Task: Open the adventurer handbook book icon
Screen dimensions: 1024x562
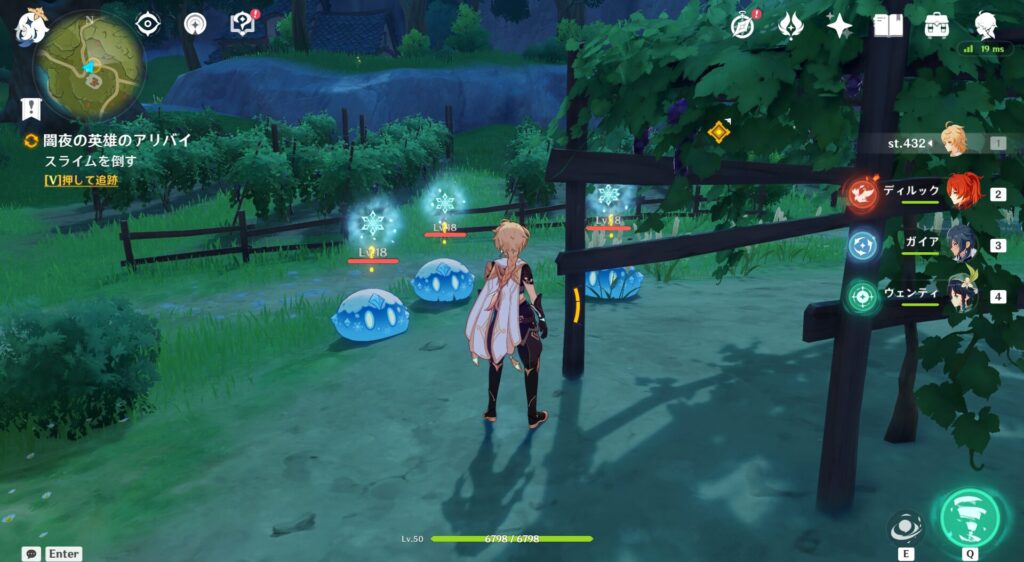Action: click(888, 26)
